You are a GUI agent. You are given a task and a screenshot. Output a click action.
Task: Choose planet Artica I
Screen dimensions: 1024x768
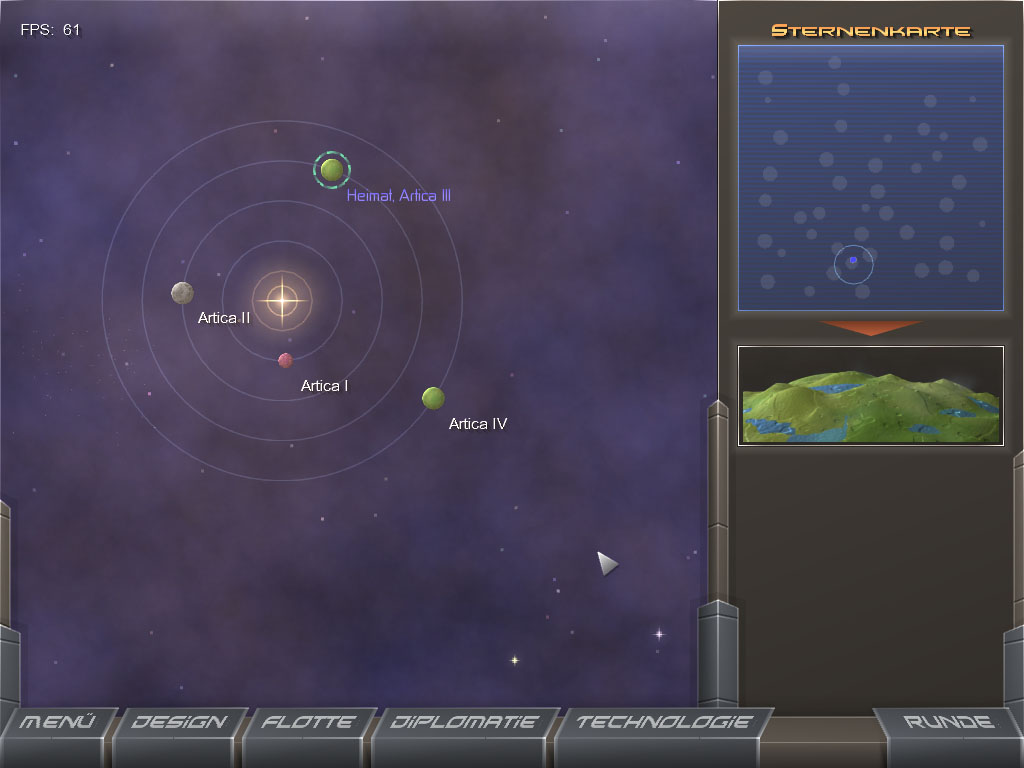coord(285,360)
